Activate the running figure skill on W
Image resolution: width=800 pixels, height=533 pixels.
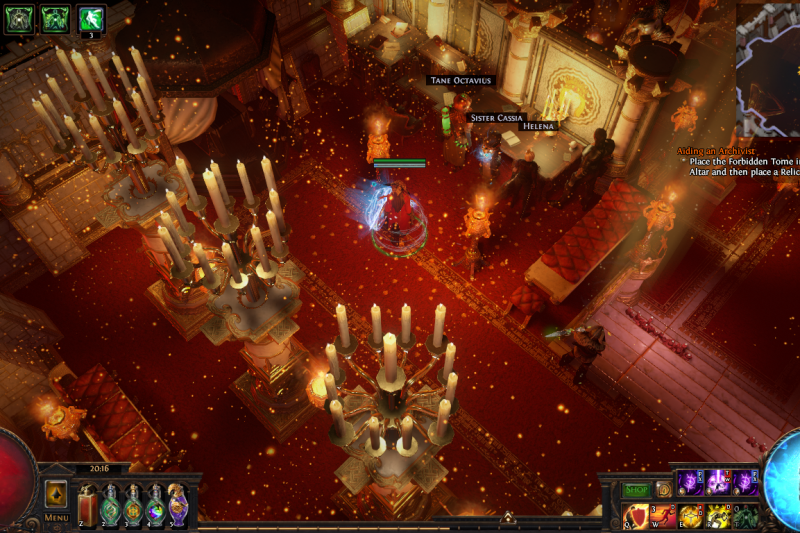[663, 516]
